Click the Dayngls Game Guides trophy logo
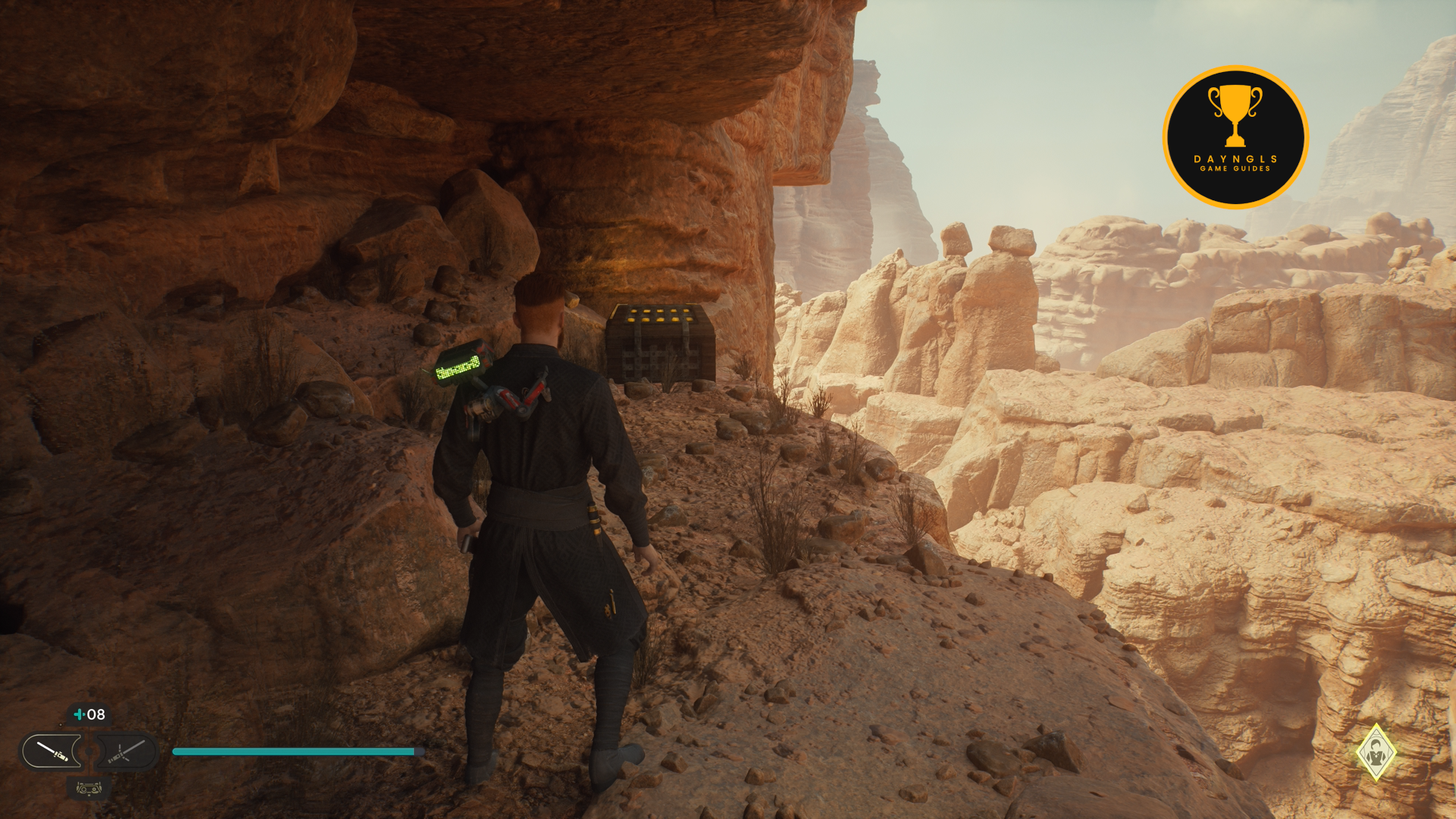 click(x=1235, y=137)
